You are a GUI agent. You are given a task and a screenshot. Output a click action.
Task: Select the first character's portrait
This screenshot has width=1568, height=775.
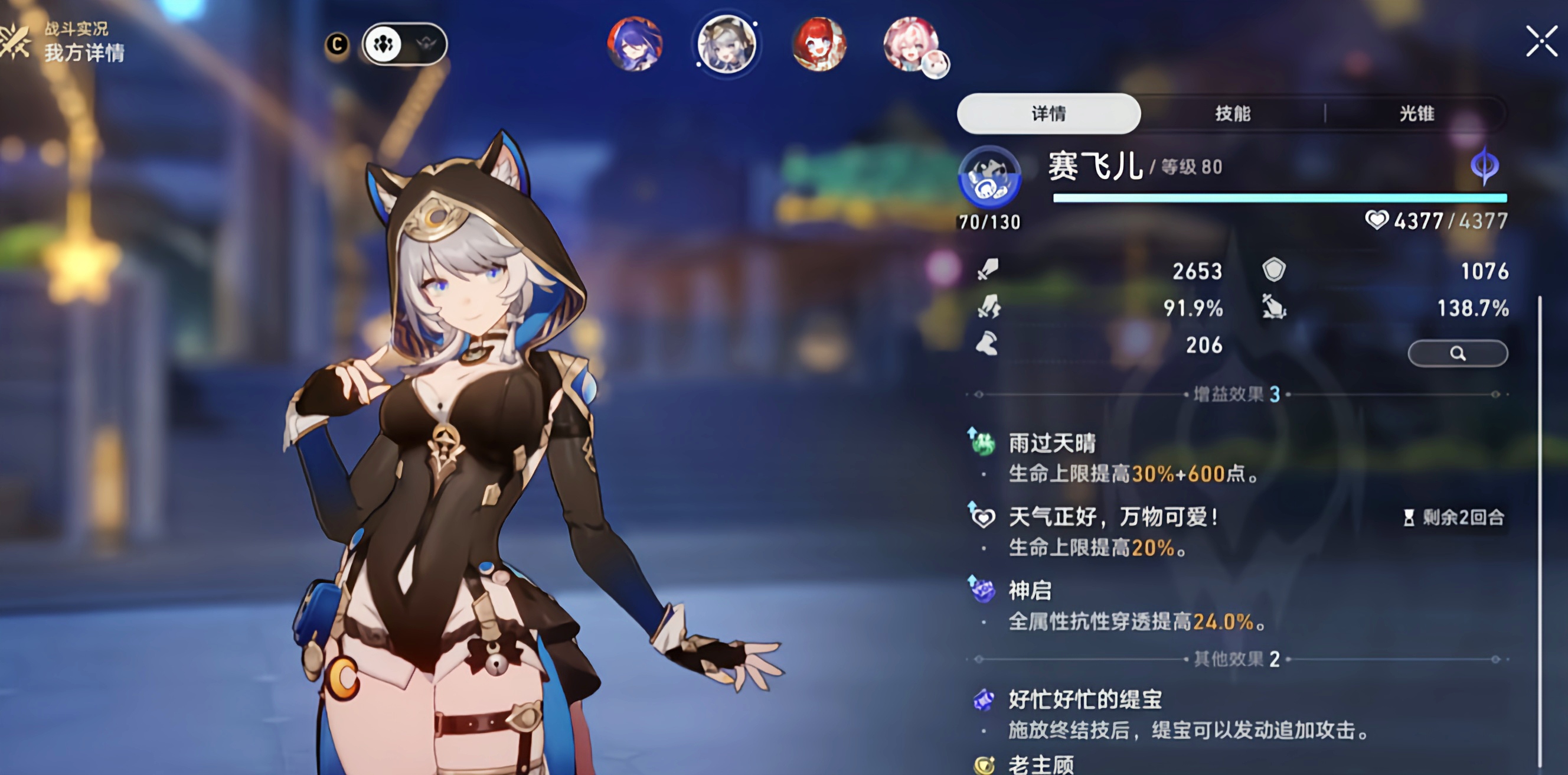pyautogui.click(x=634, y=45)
